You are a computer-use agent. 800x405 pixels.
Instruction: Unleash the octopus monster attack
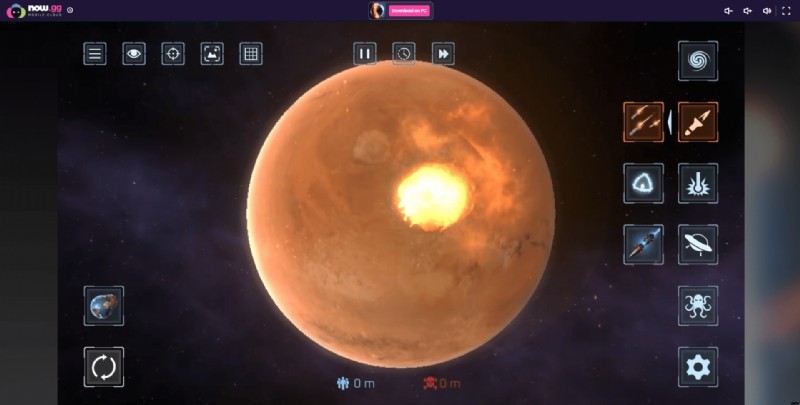(698, 305)
